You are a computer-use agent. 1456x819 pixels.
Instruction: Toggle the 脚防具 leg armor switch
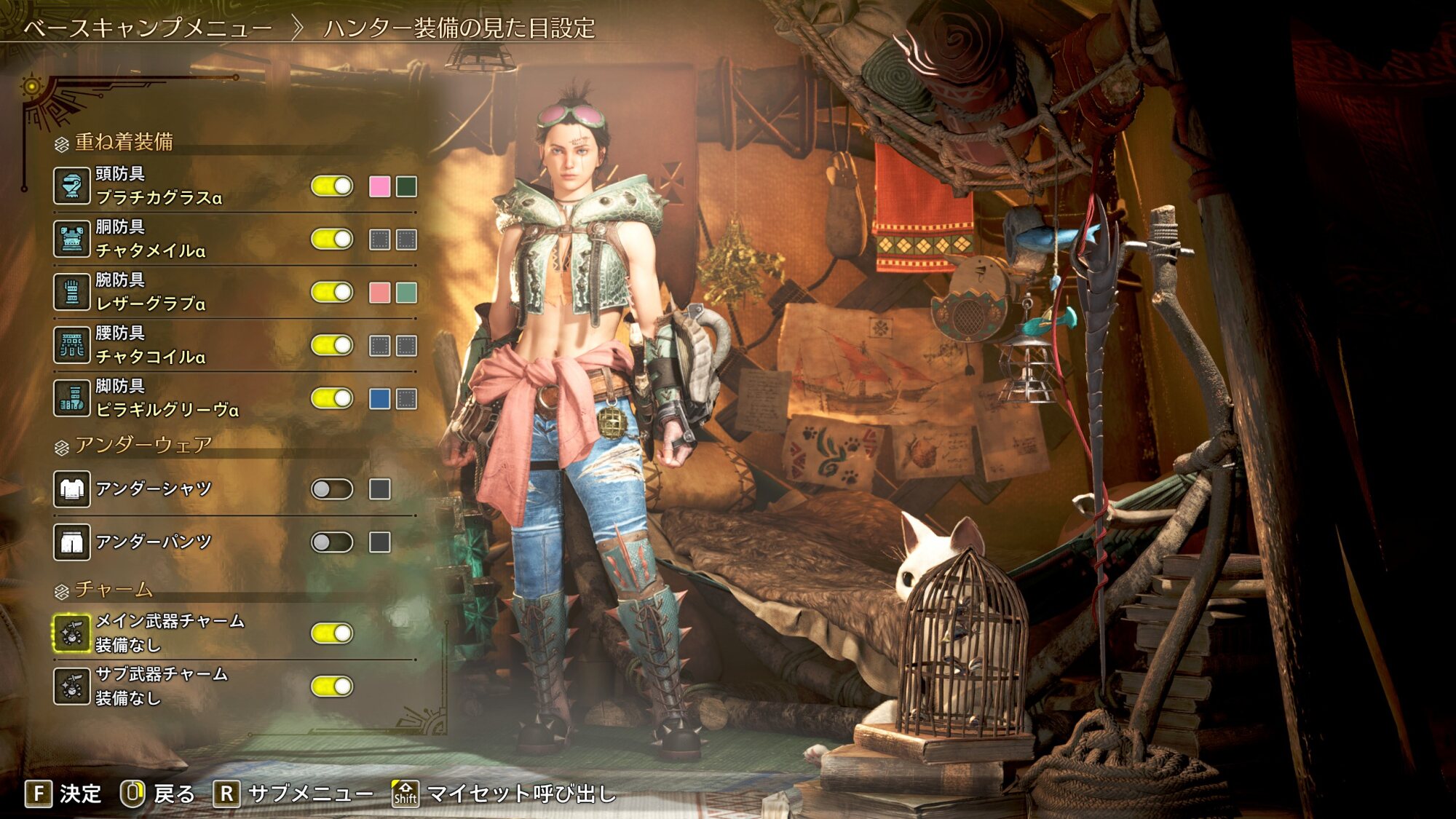(x=332, y=399)
